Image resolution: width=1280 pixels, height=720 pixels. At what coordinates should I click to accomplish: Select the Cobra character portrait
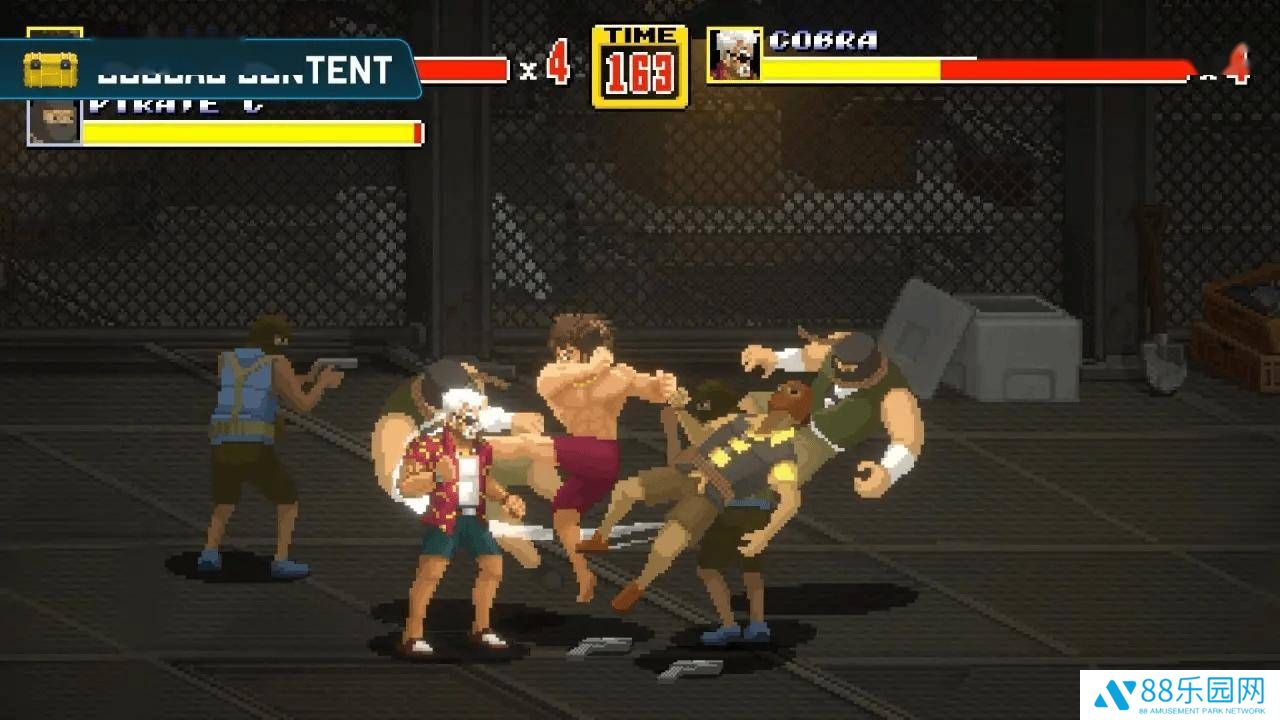(x=734, y=55)
